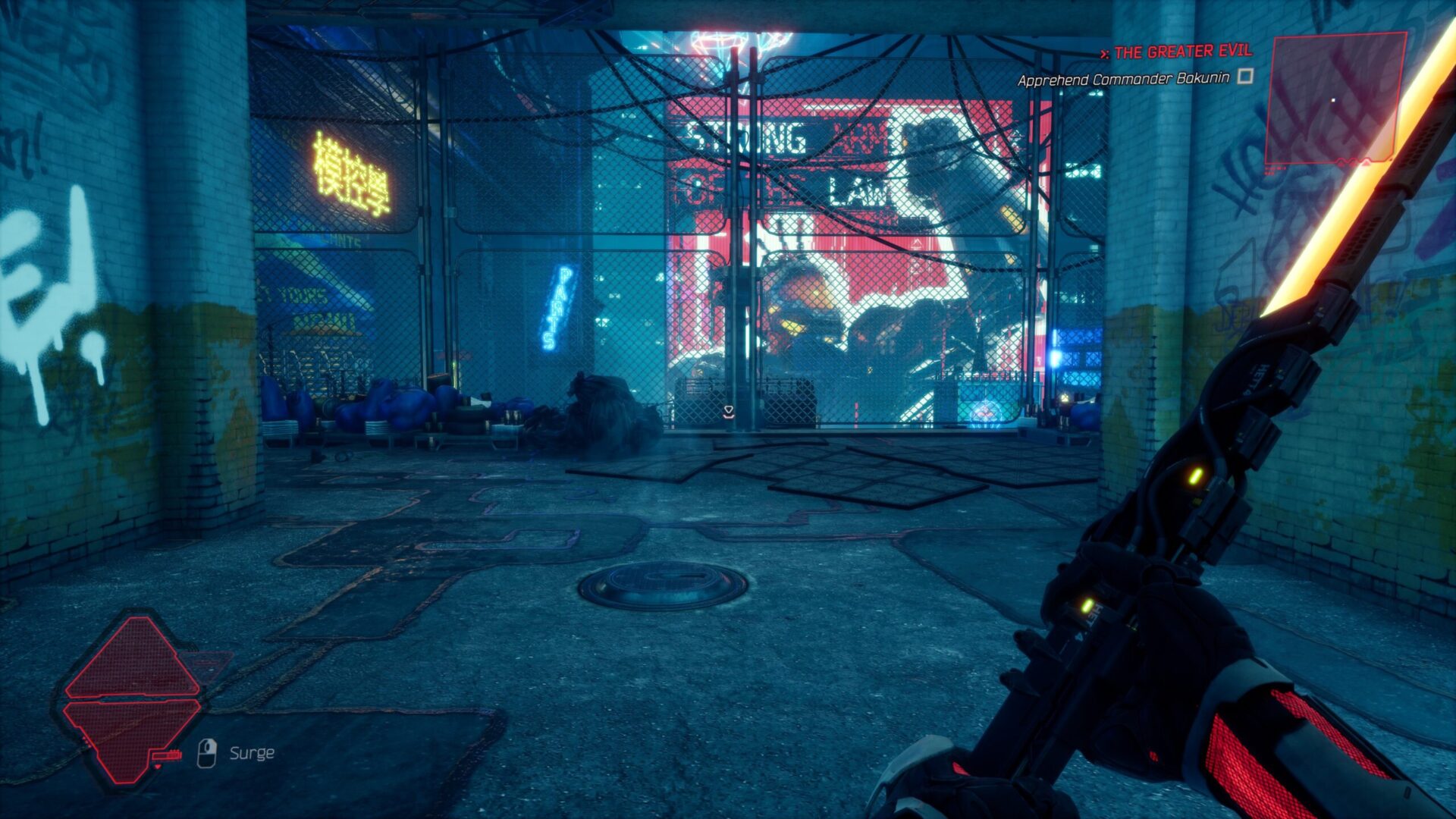This screenshot has height=819, width=1456.
Task: Select the mouse button icon next to Surge
Action: (x=206, y=753)
